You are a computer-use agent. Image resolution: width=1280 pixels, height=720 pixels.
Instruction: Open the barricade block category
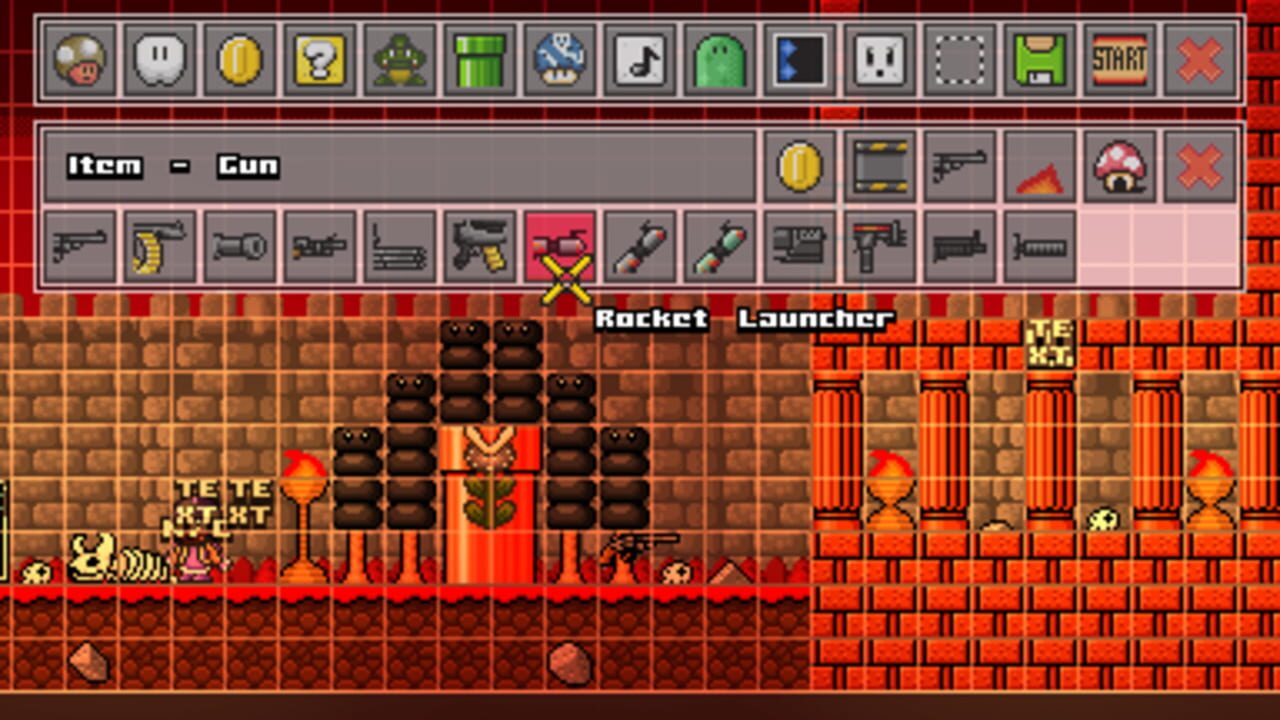[879, 166]
